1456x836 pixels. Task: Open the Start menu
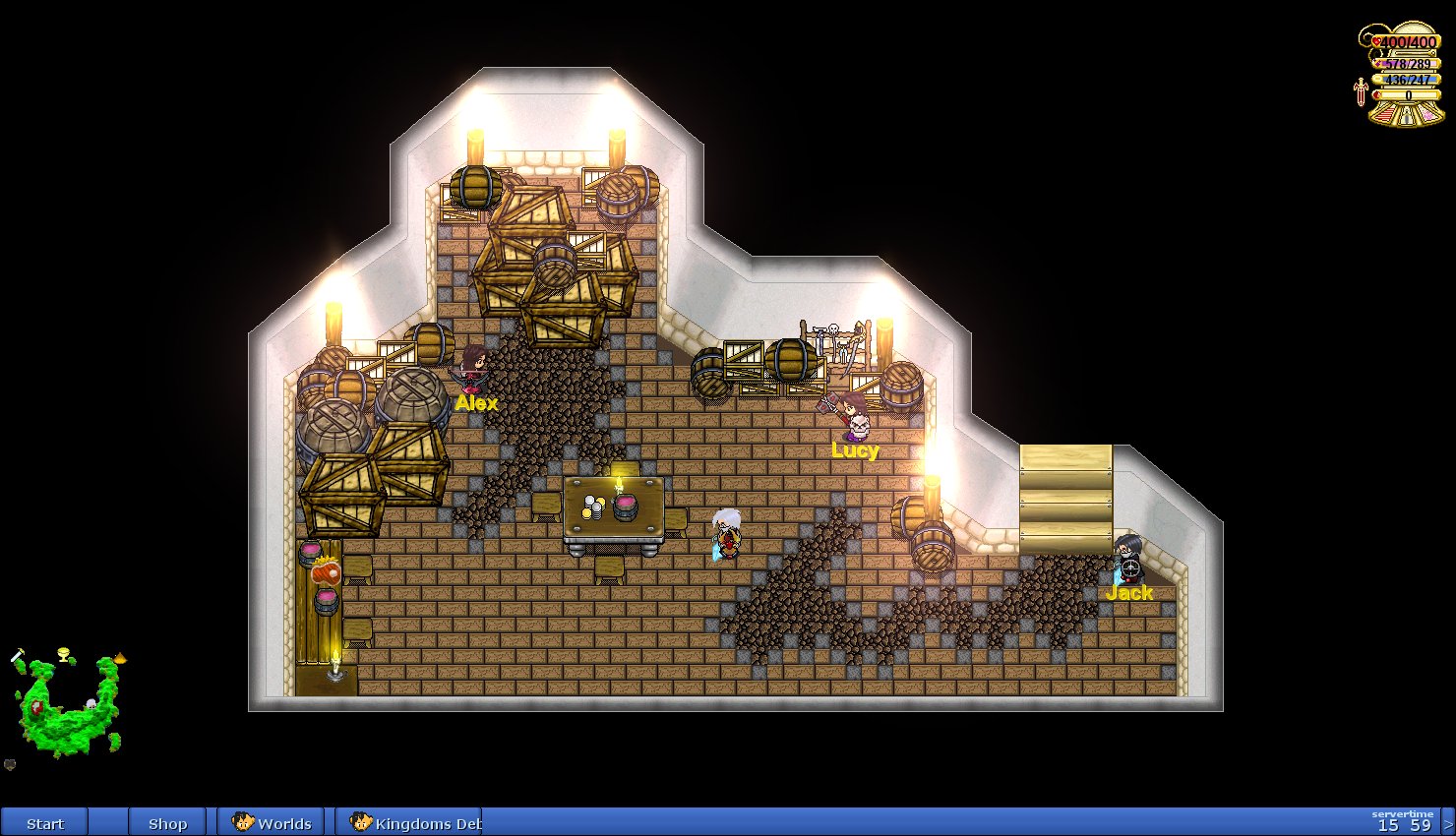tap(44, 823)
